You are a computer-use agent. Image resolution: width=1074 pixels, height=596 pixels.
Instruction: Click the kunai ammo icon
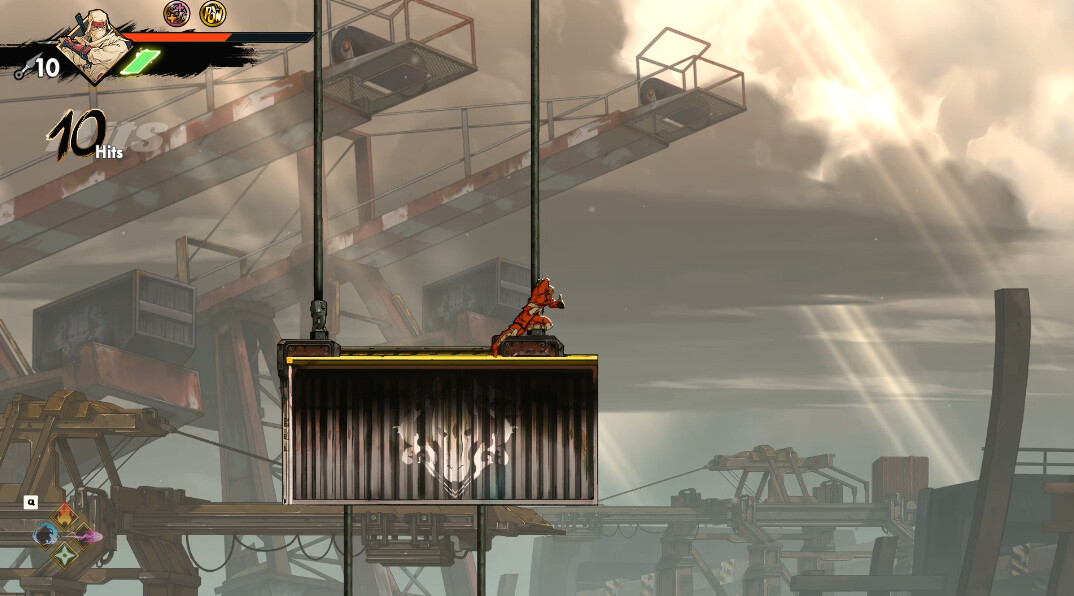[x=22, y=69]
